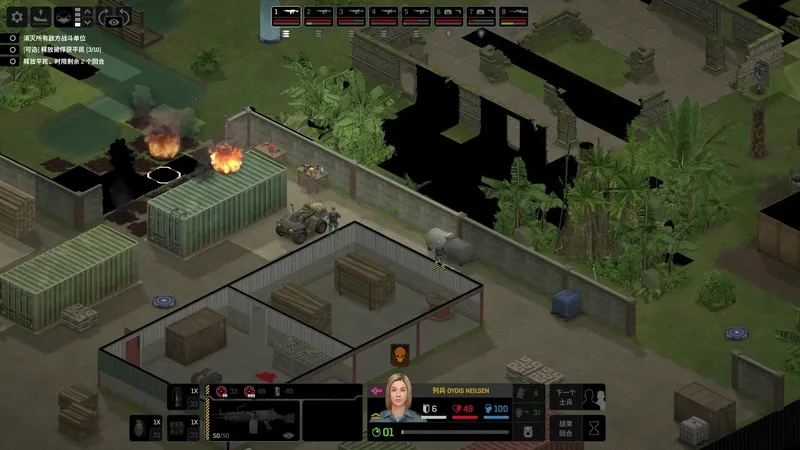Click the abort mission dropship icon
Screen dimensions: 800x450
[x=42, y=17]
